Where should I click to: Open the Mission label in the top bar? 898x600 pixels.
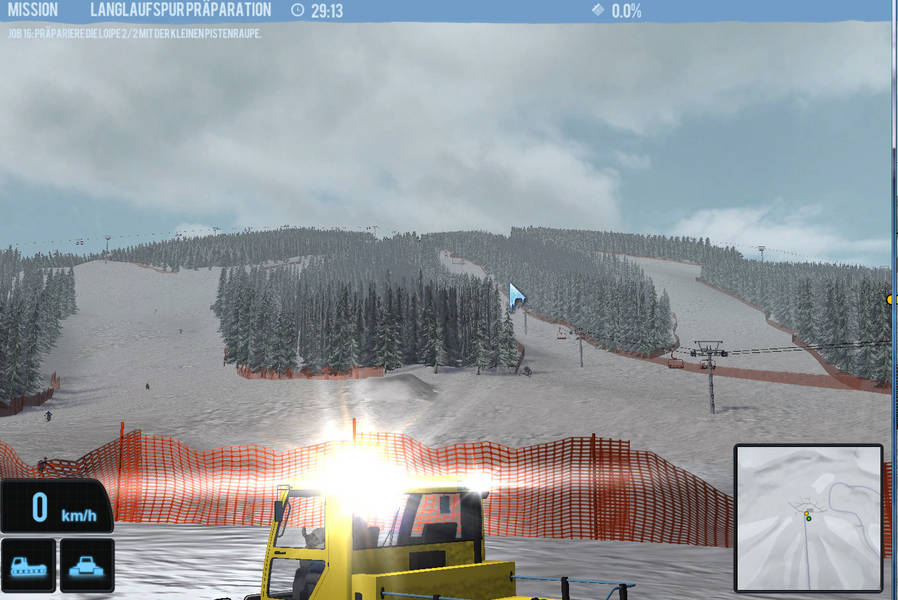pyautogui.click(x=33, y=10)
